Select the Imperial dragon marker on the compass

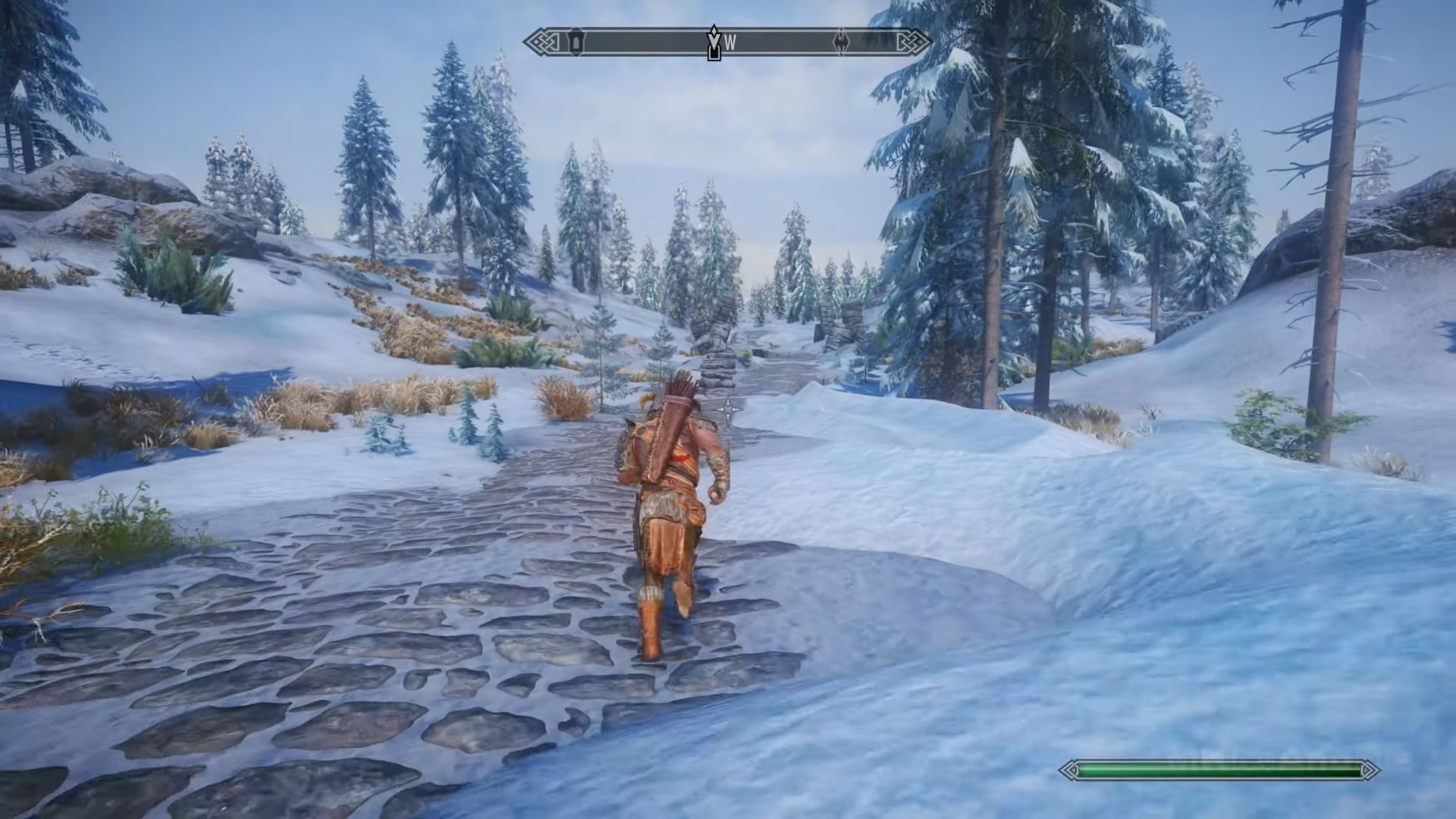pos(842,42)
